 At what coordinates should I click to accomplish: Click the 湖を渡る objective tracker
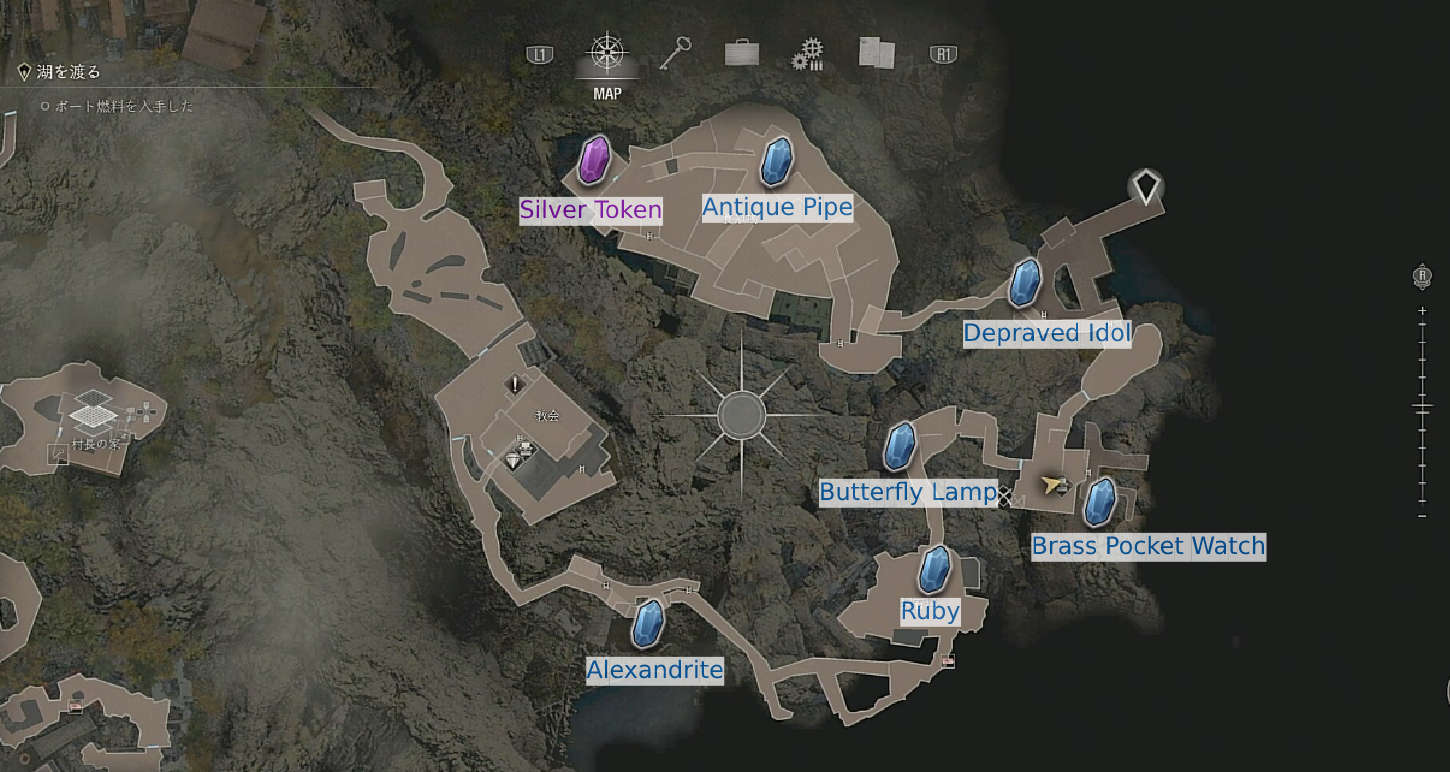click(x=70, y=72)
